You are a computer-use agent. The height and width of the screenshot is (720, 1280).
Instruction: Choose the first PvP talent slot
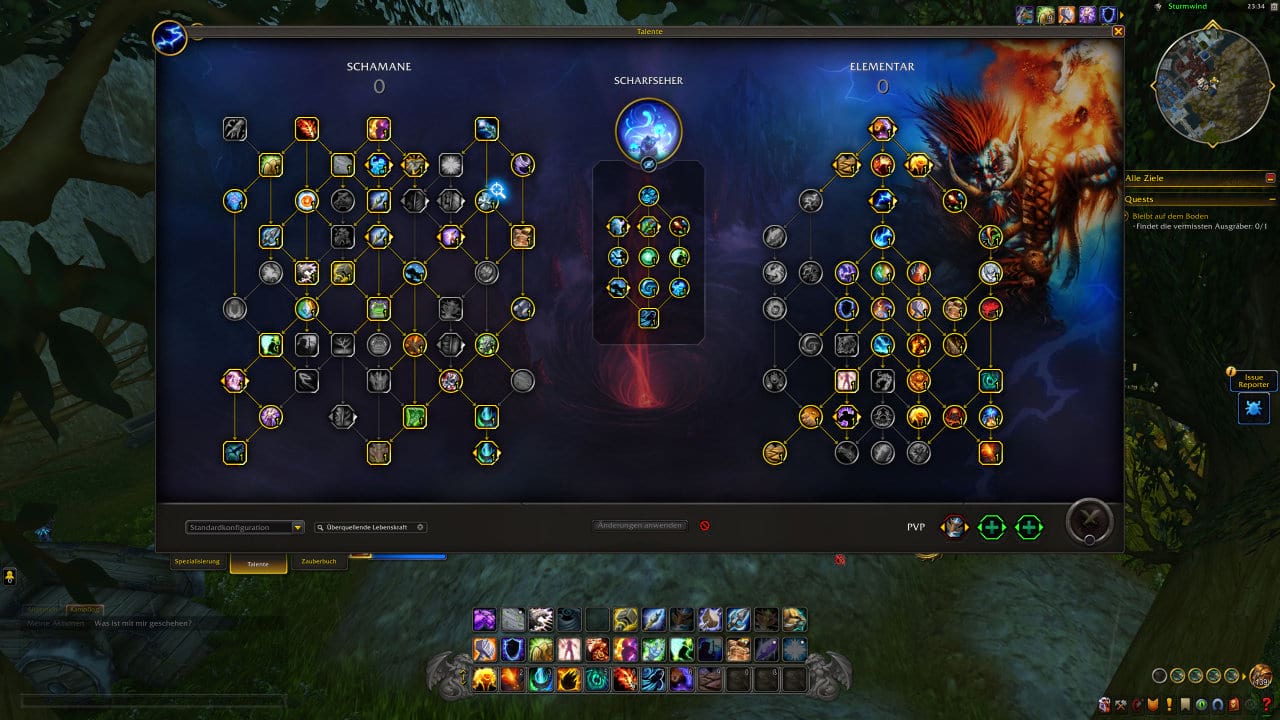click(x=954, y=527)
